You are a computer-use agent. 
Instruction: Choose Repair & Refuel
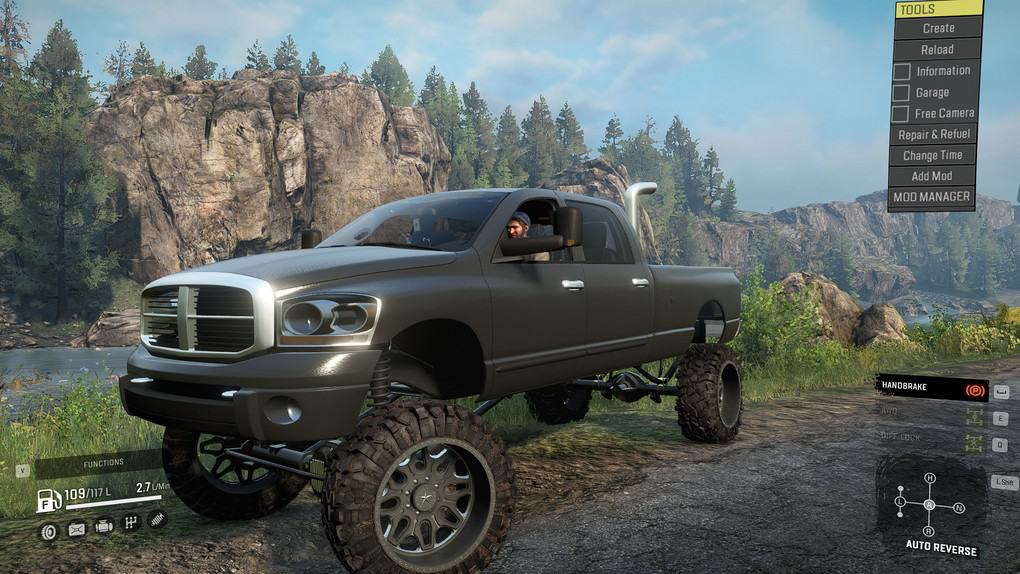pos(933,135)
